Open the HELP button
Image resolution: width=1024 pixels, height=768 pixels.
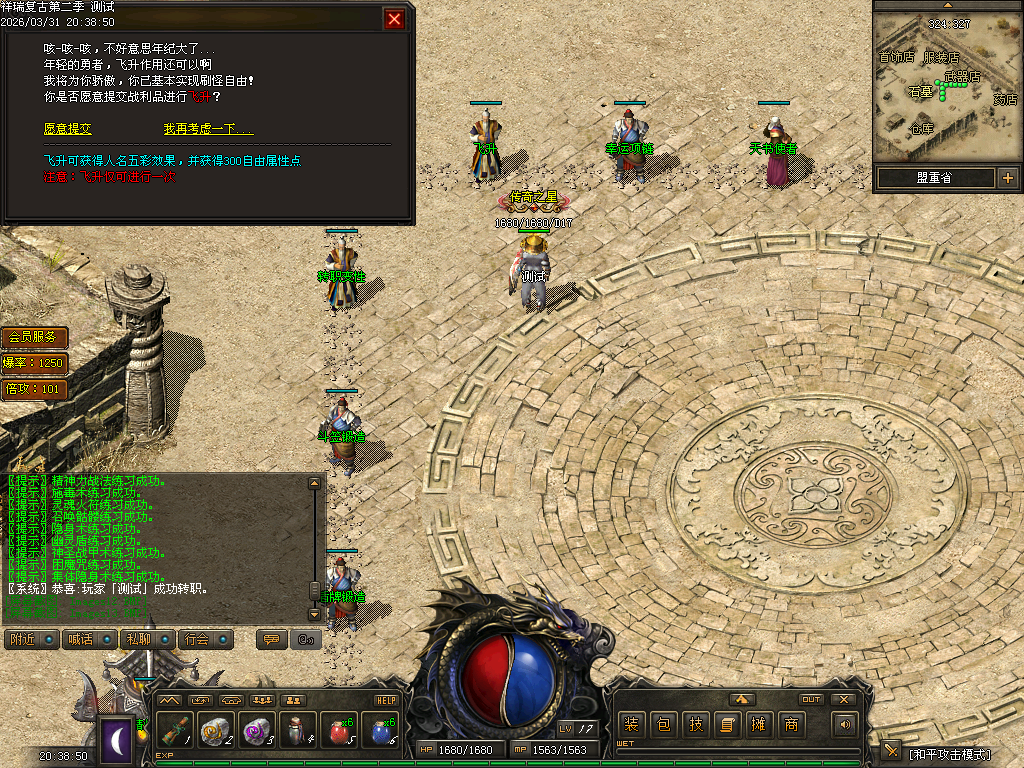click(x=386, y=700)
